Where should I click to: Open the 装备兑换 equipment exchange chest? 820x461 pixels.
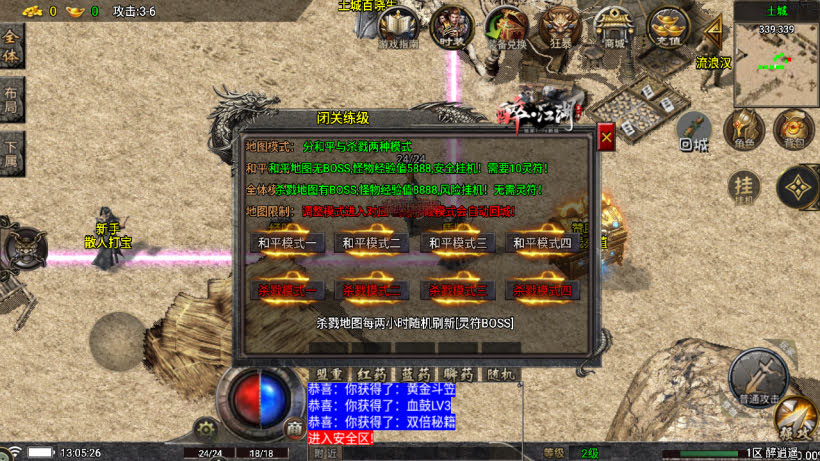[x=505, y=27]
